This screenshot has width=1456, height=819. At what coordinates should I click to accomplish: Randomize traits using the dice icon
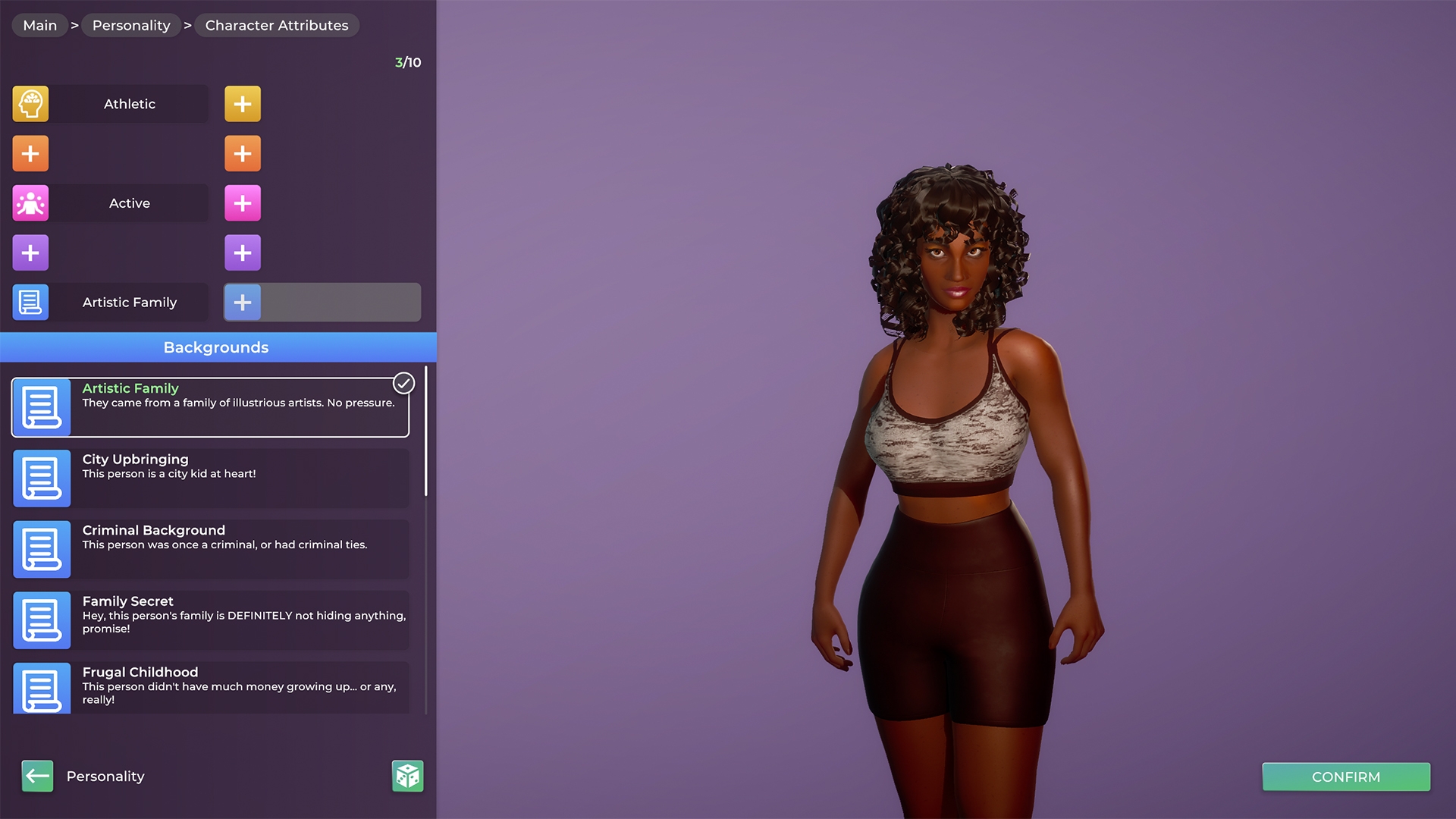[407, 775]
